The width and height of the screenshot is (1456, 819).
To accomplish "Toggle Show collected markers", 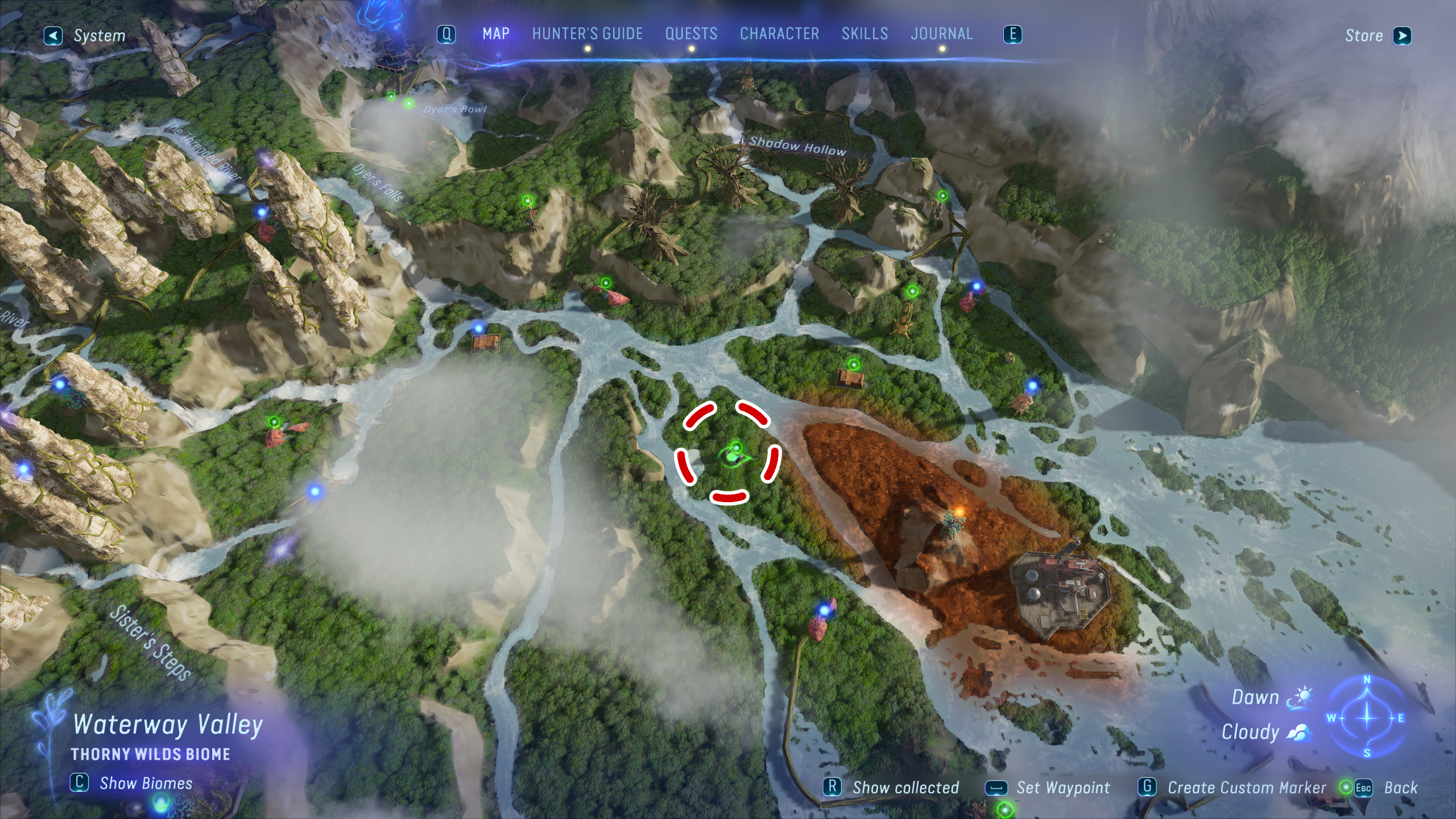I will pos(893,788).
